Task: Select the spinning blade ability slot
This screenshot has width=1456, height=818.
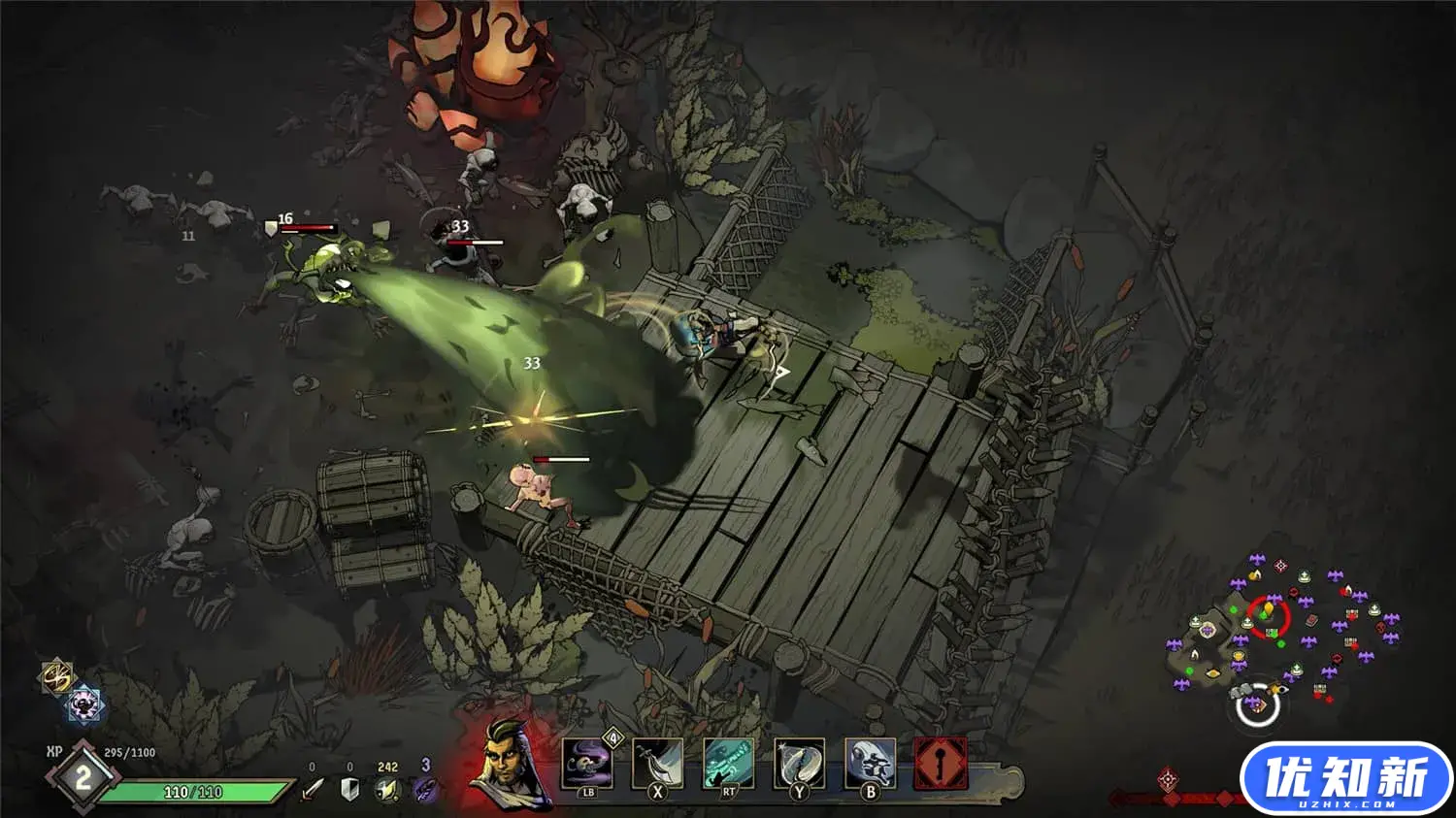Action: (x=799, y=764)
